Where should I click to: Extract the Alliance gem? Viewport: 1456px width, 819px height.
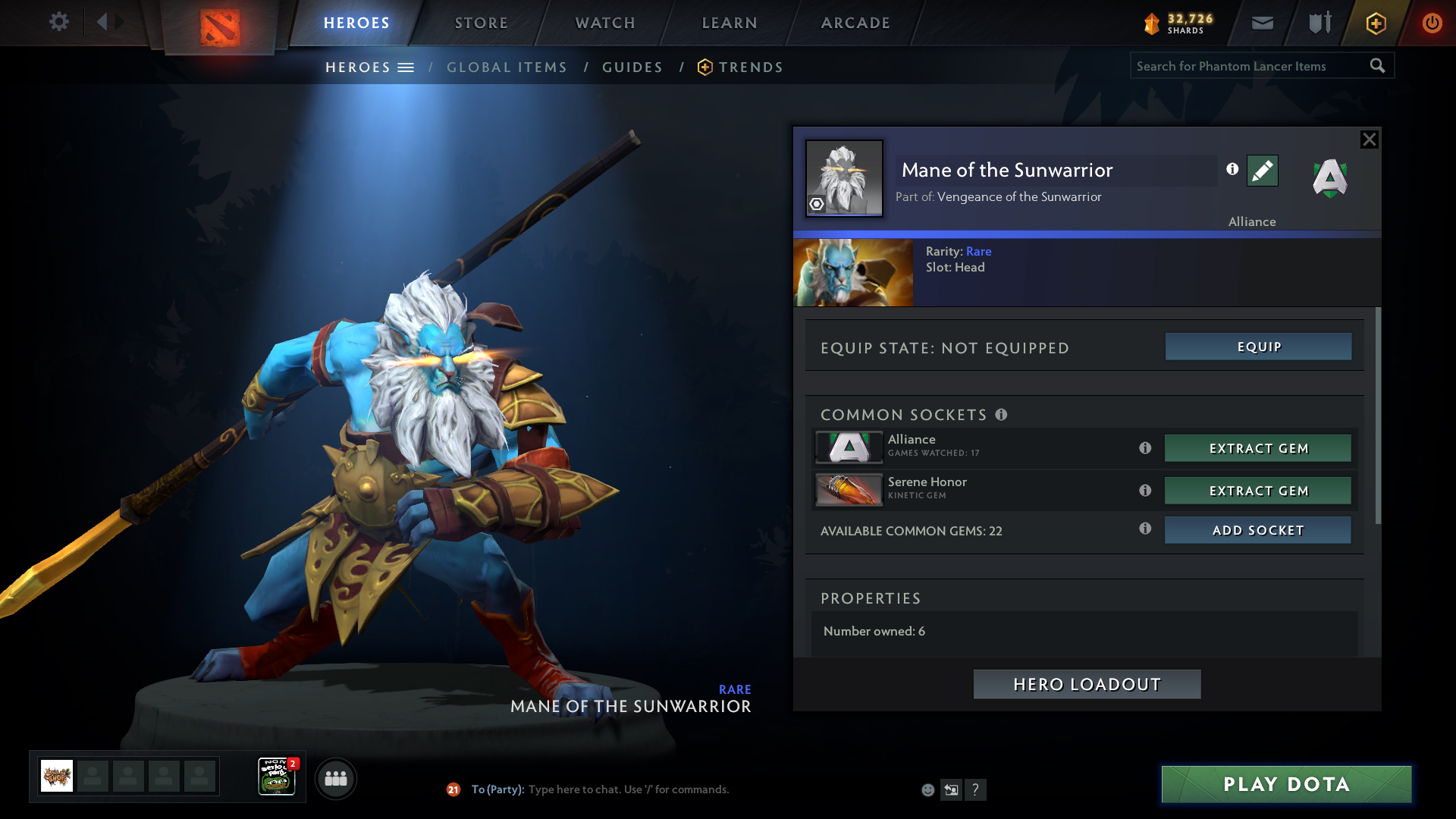1257,448
